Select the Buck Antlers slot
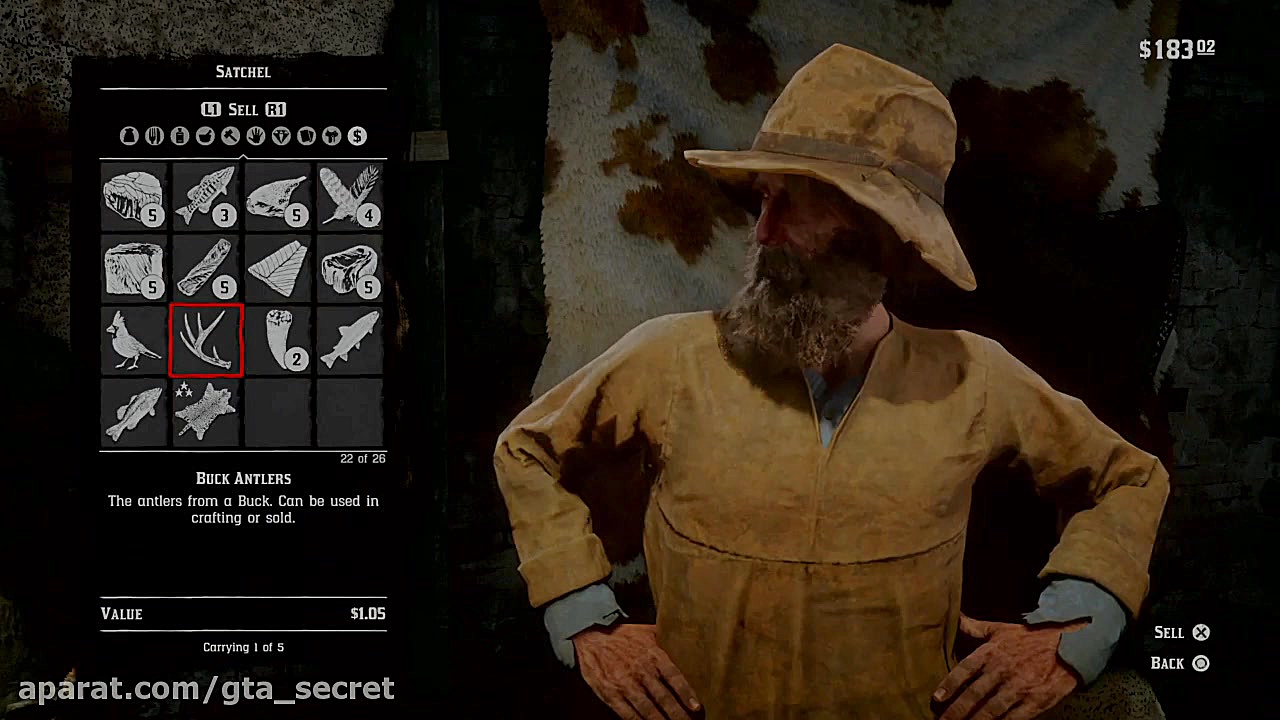Image resolution: width=1280 pixels, height=720 pixels. [206, 341]
